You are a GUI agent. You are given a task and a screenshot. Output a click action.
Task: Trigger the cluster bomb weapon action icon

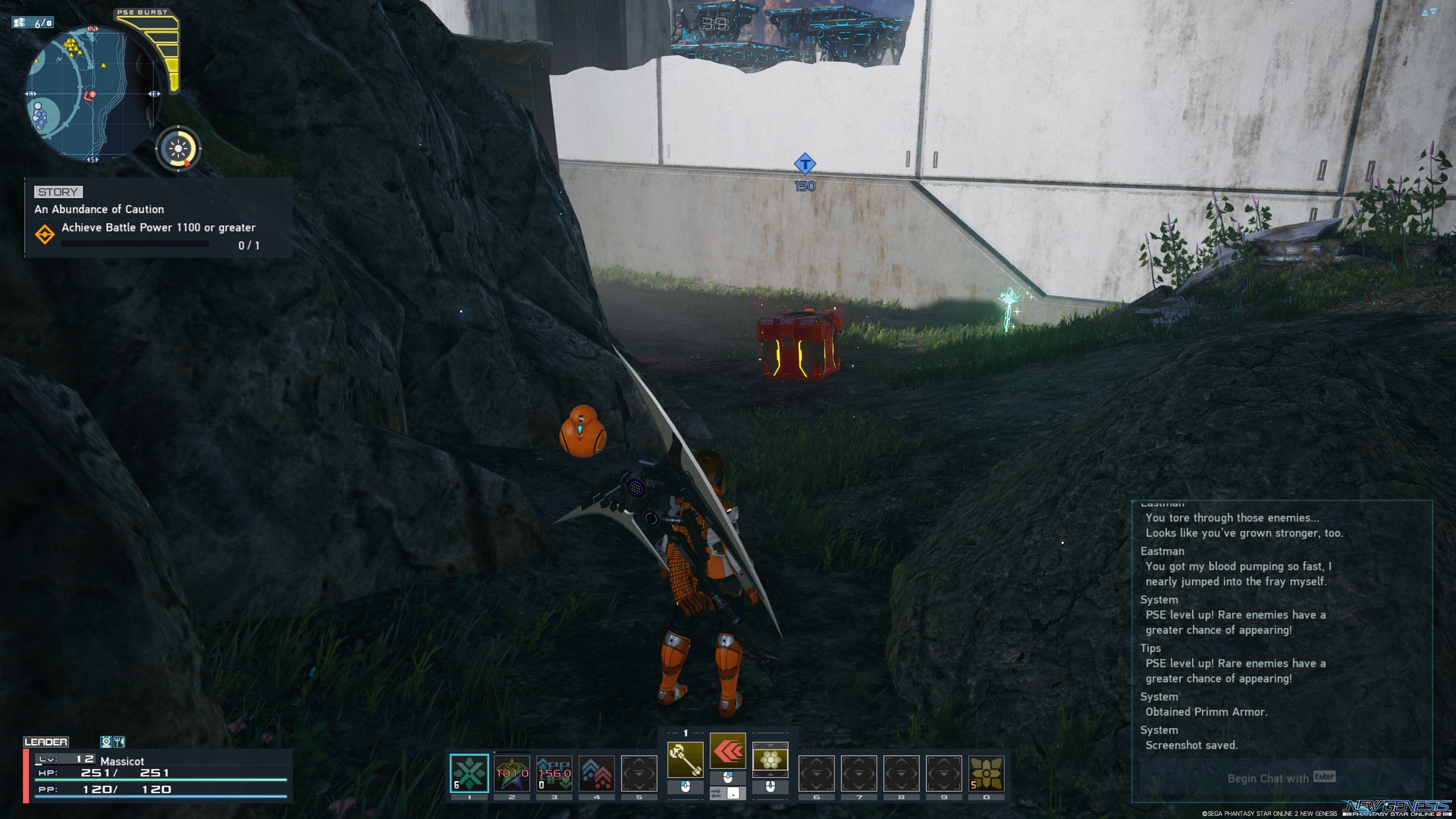[770, 758]
